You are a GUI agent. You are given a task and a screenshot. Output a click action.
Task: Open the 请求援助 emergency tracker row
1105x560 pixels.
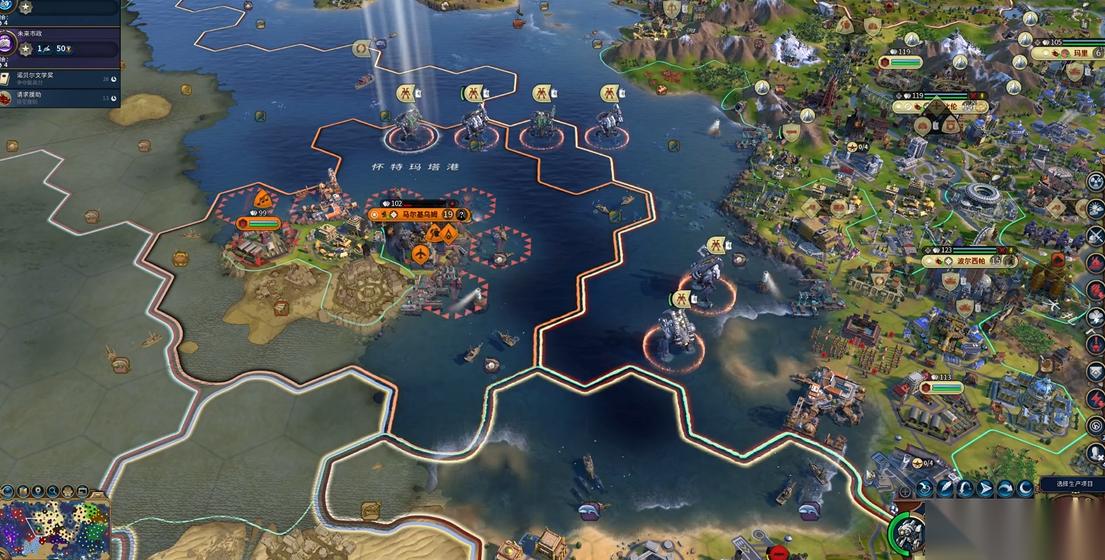(55, 97)
